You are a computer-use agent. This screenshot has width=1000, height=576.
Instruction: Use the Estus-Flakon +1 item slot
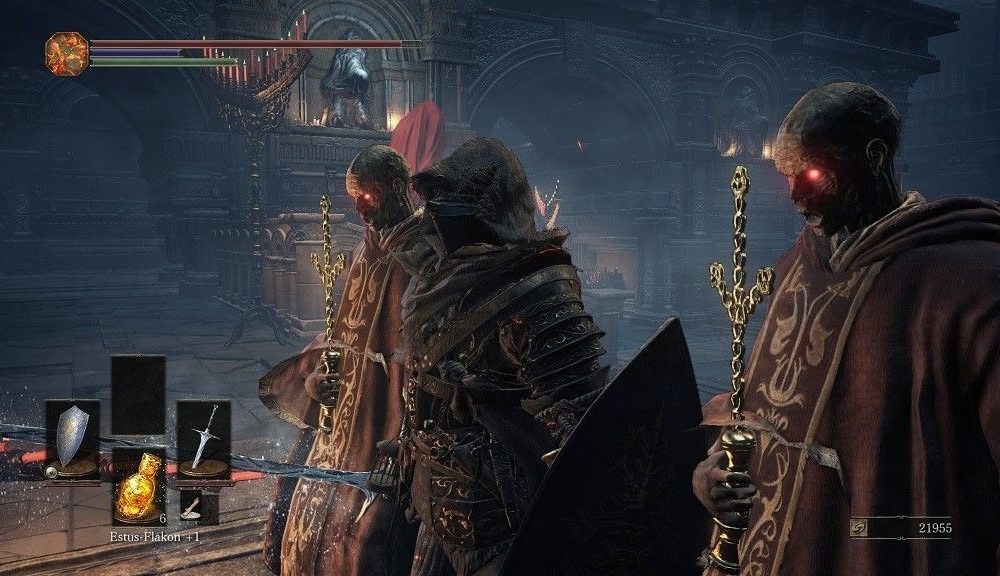[137, 486]
